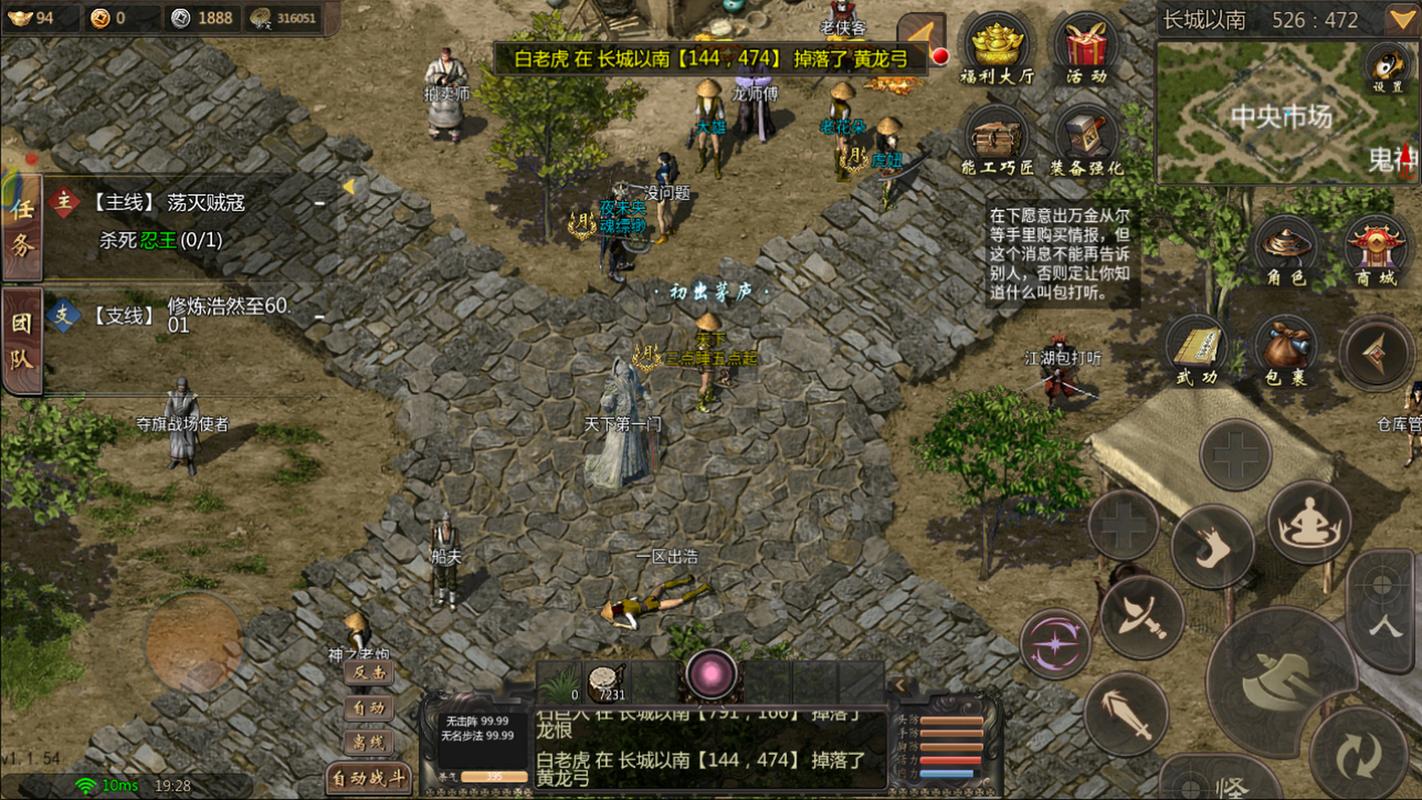
Task: Open the 商城 shop
Action: [1376, 250]
